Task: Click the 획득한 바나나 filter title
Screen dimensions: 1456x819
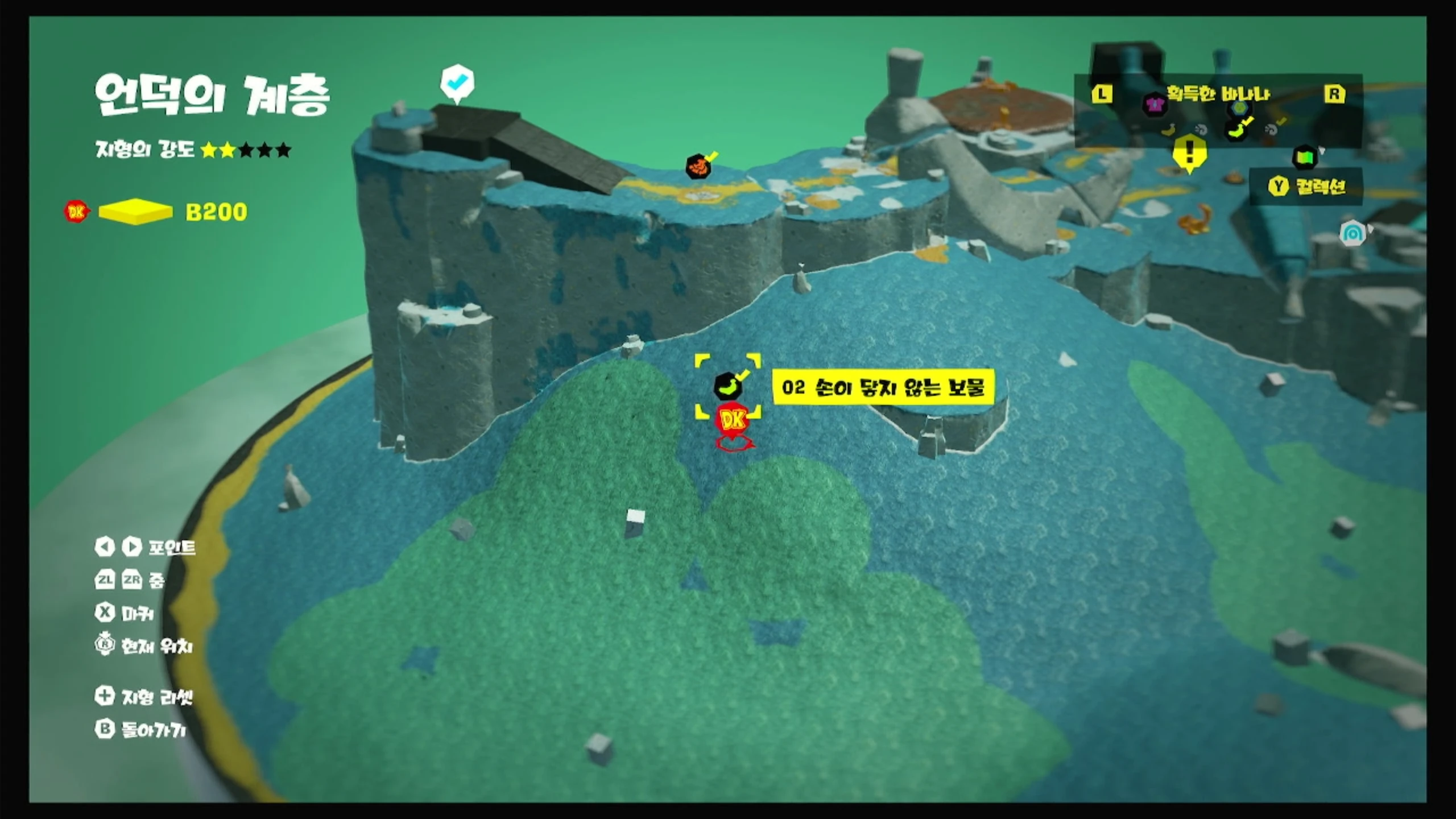Action: point(1218,94)
